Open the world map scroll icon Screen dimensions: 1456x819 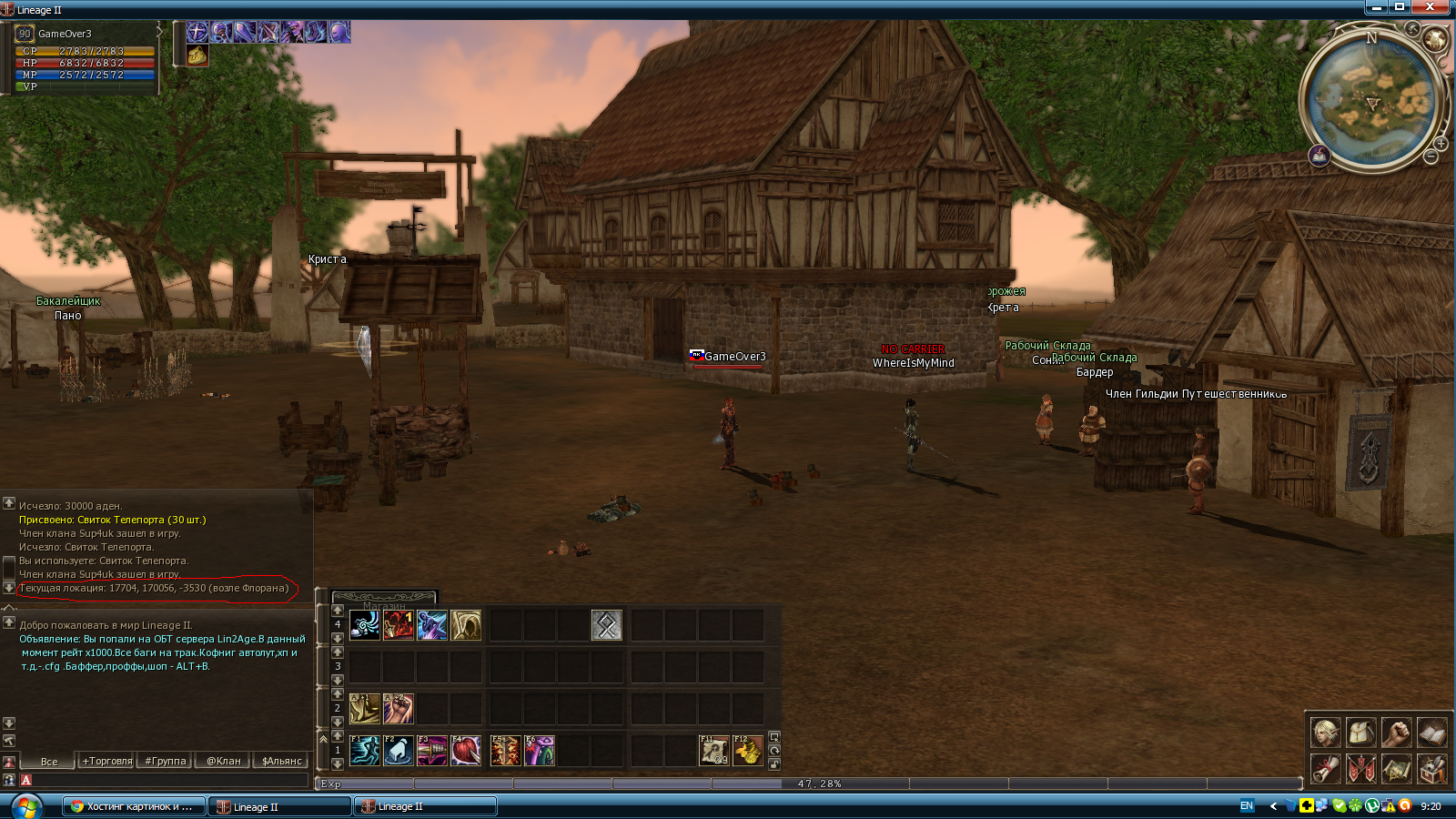(x=1396, y=769)
